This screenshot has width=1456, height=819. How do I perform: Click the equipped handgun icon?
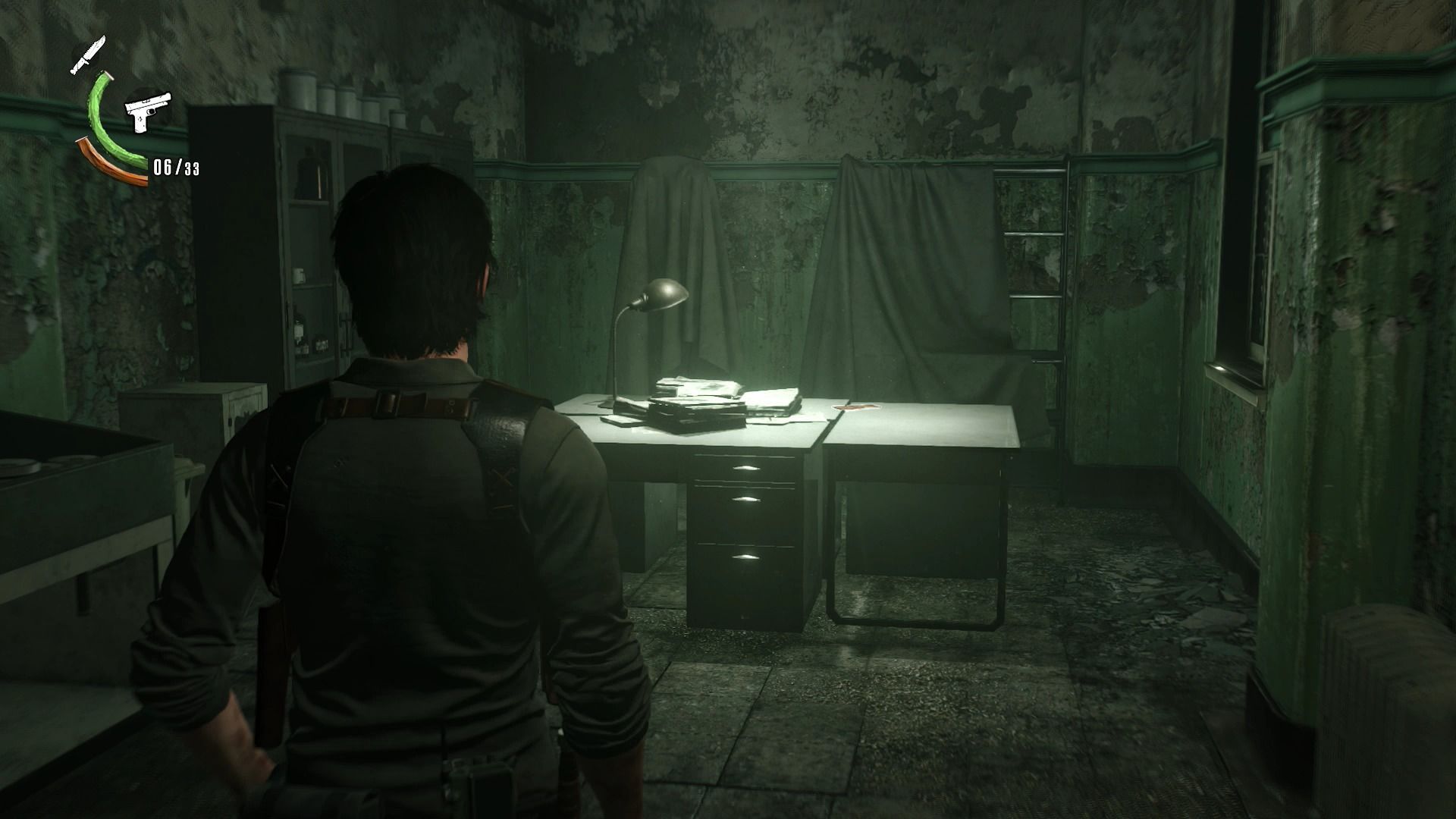(x=148, y=112)
